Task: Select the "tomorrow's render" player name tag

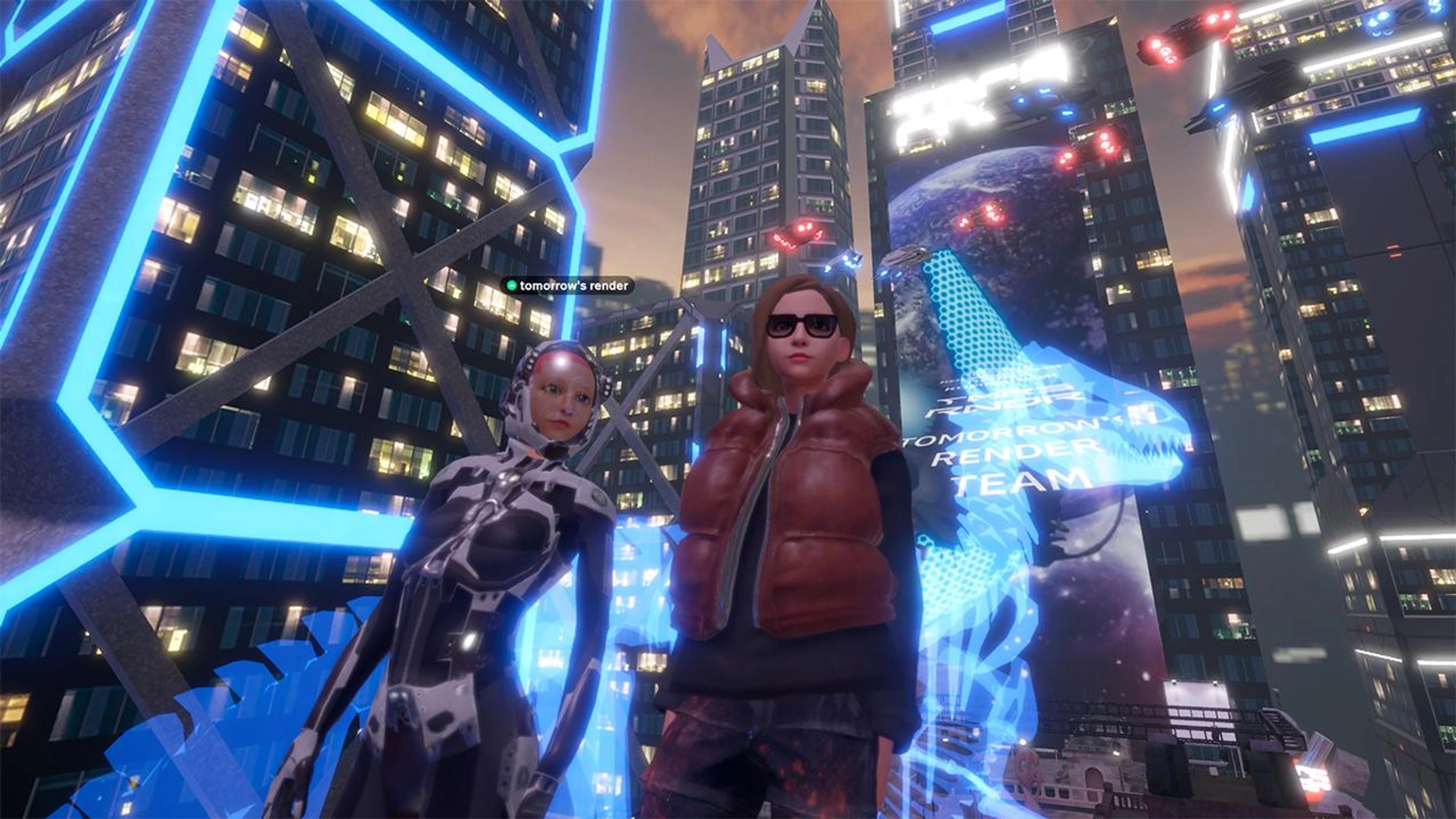Action: coord(568,286)
